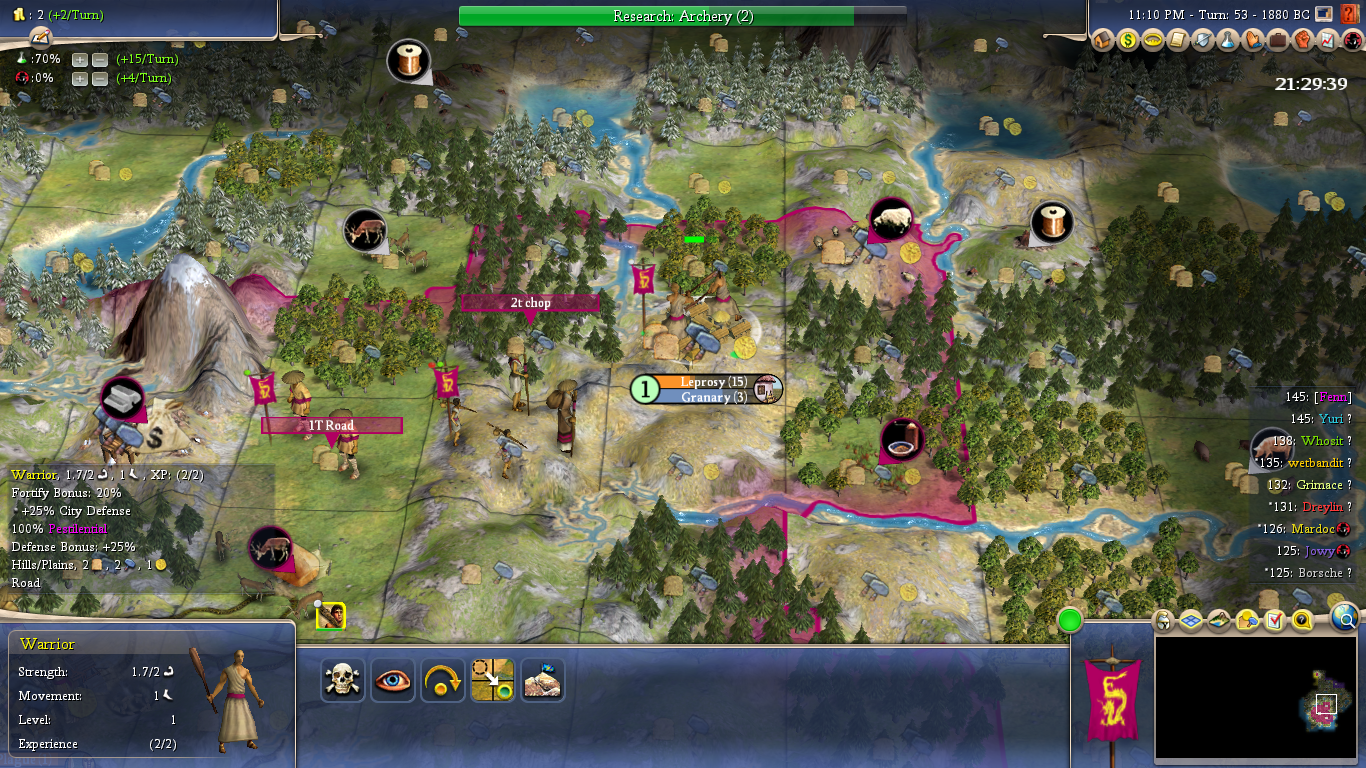Increase the research rate percentage

[80, 59]
